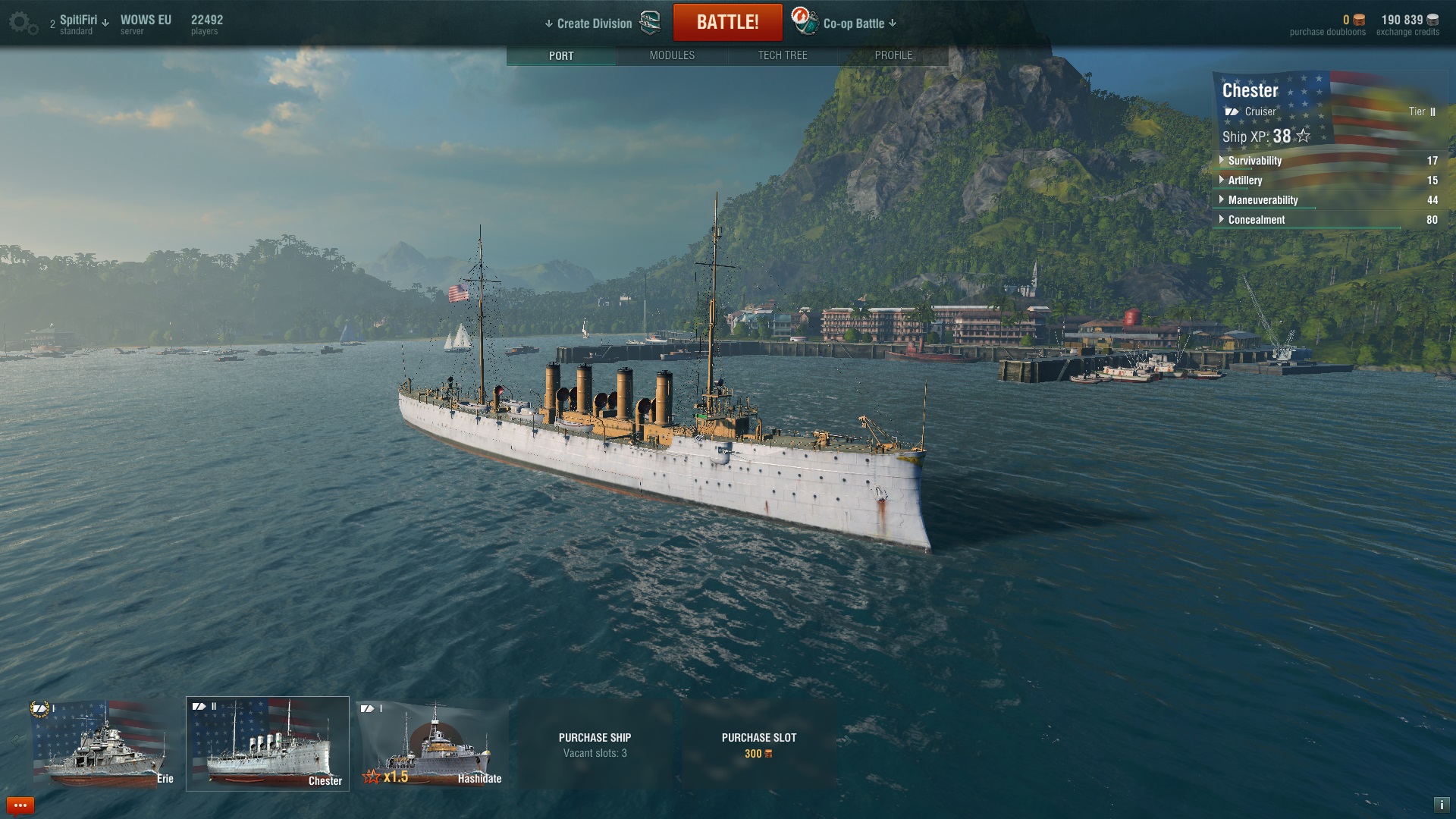Open the red chat button

coord(20,805)
